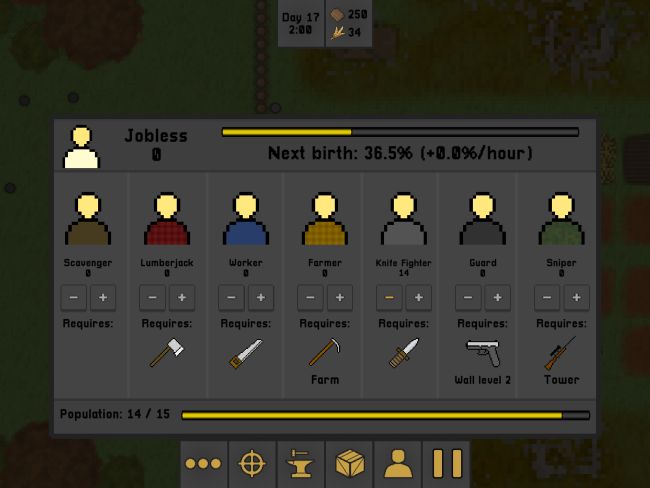Screen dimensions: 650x488
Task: Remove one Knife Fighter
Action: (x=389, y=298)
